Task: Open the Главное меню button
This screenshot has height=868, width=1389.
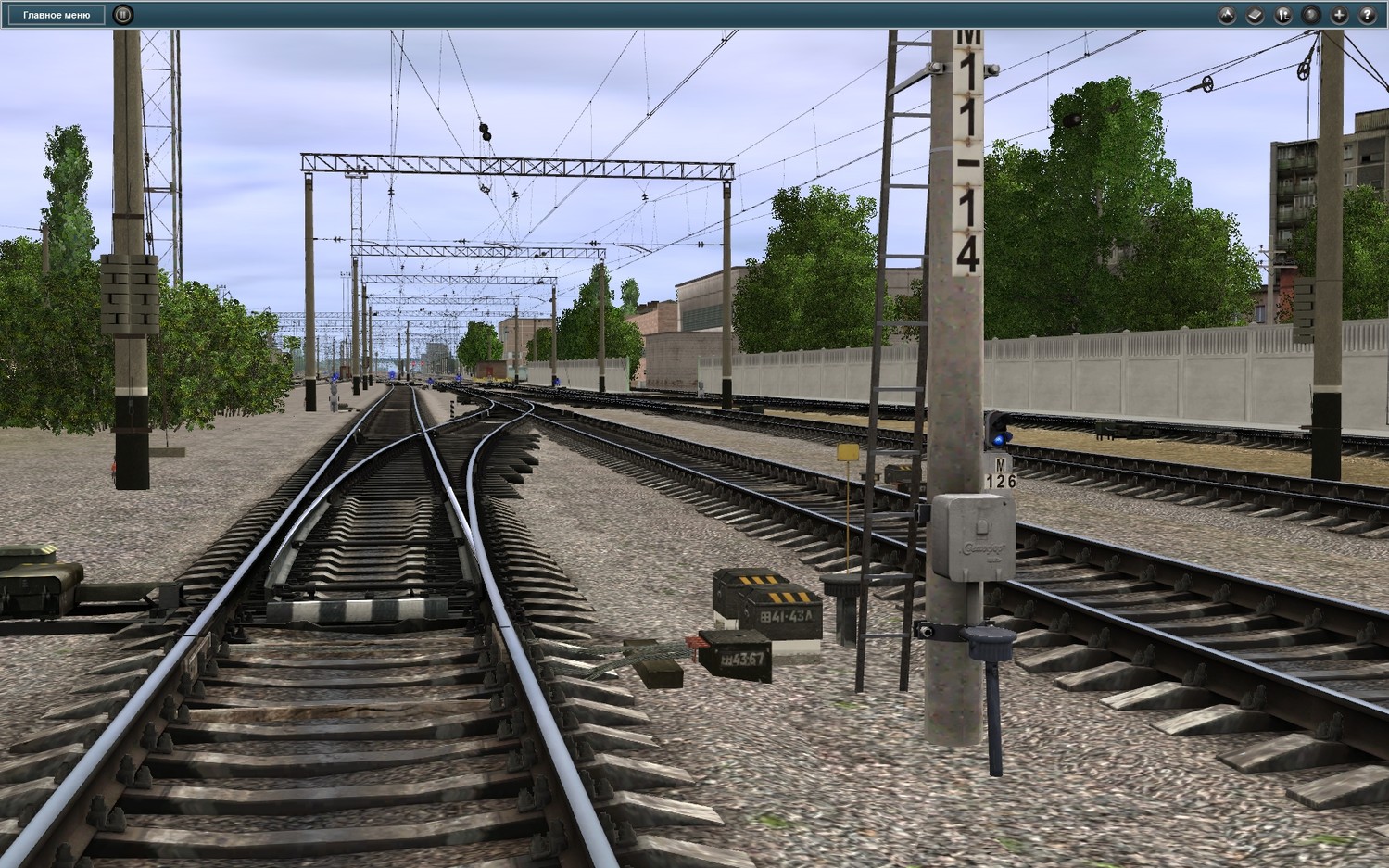Action: [x=57, y=15]
